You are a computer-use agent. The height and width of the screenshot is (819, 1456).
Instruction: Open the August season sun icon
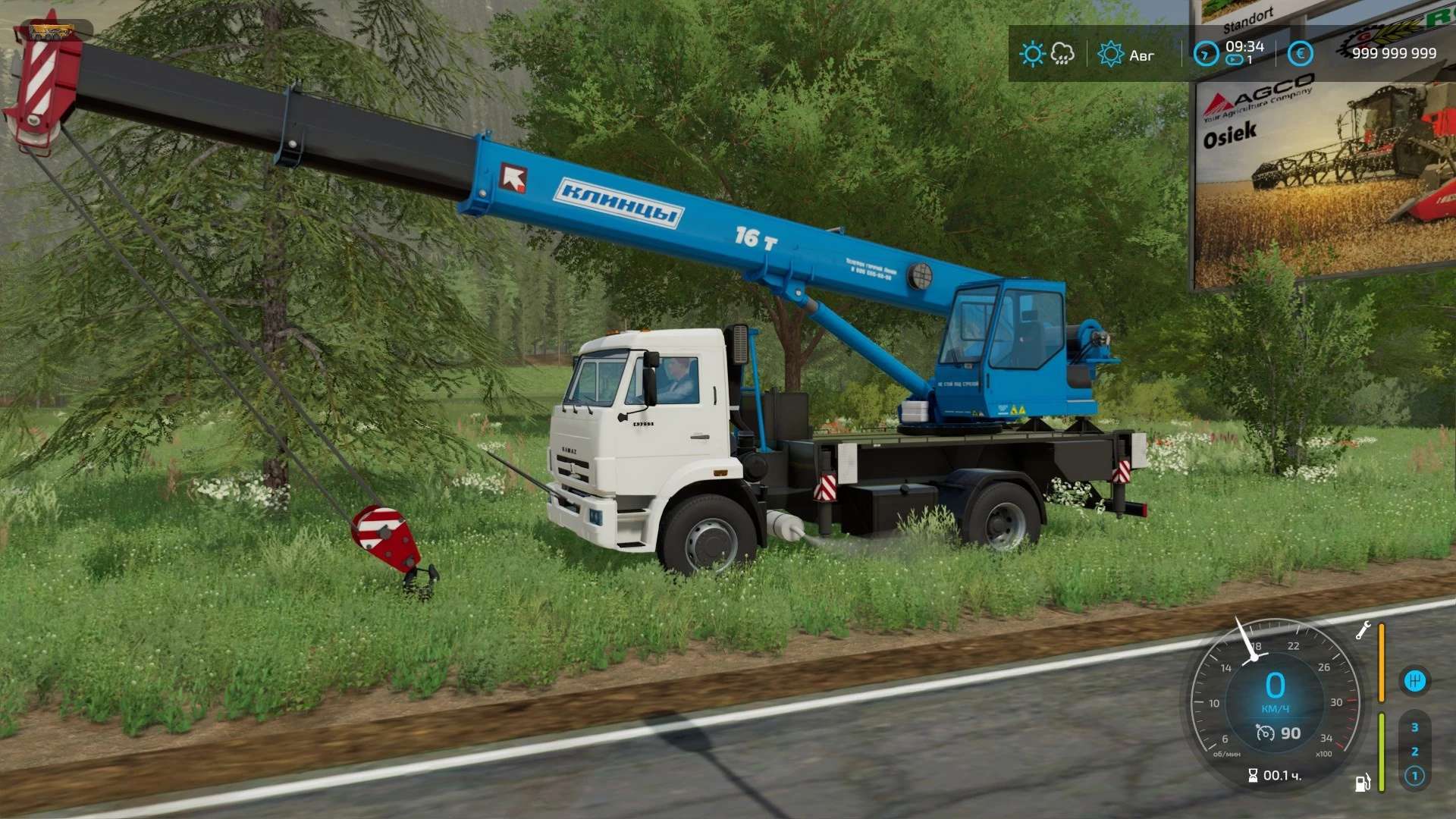pos(1110,54)
